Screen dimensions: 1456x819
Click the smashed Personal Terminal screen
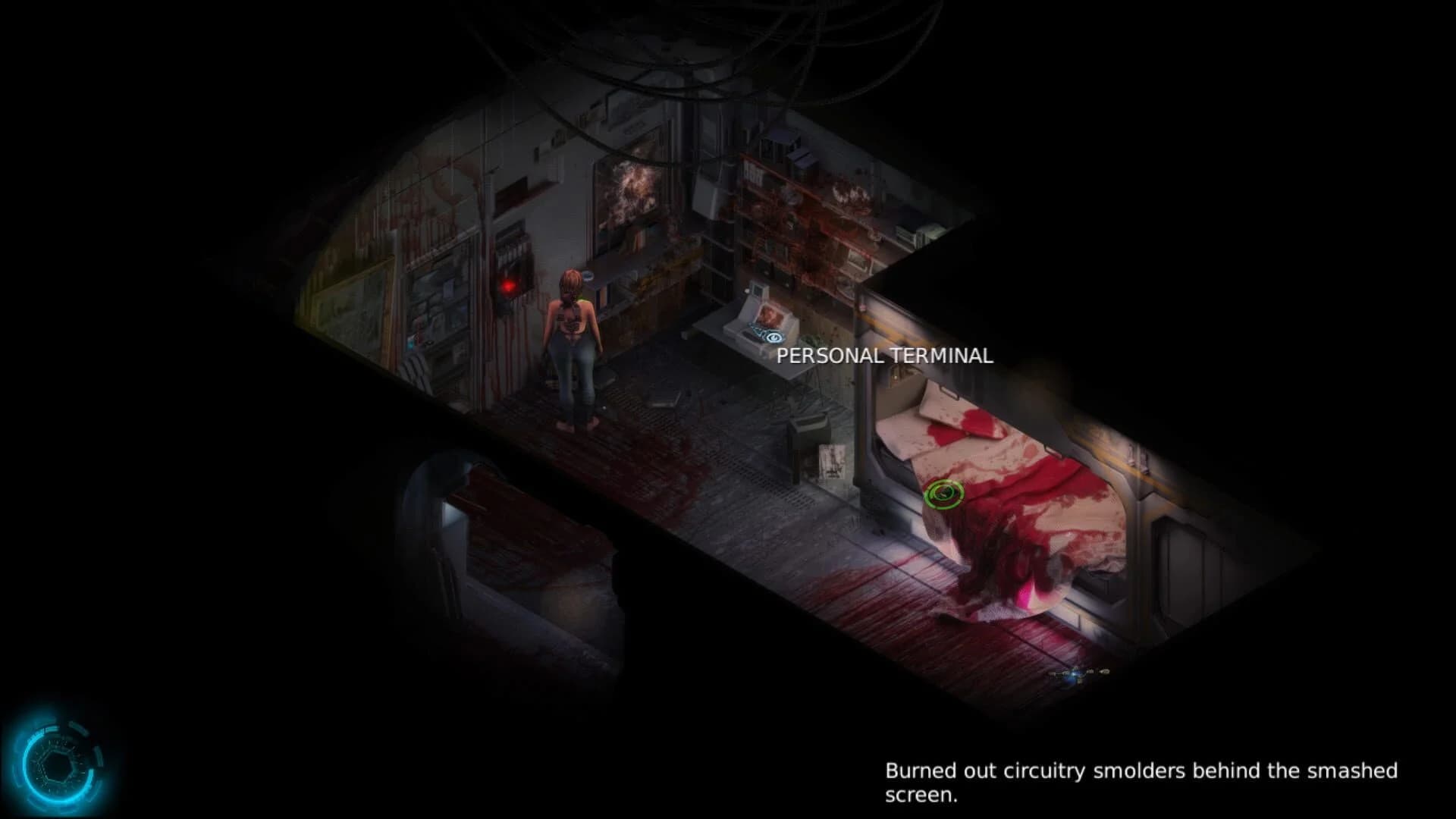[x=768, y=315]
